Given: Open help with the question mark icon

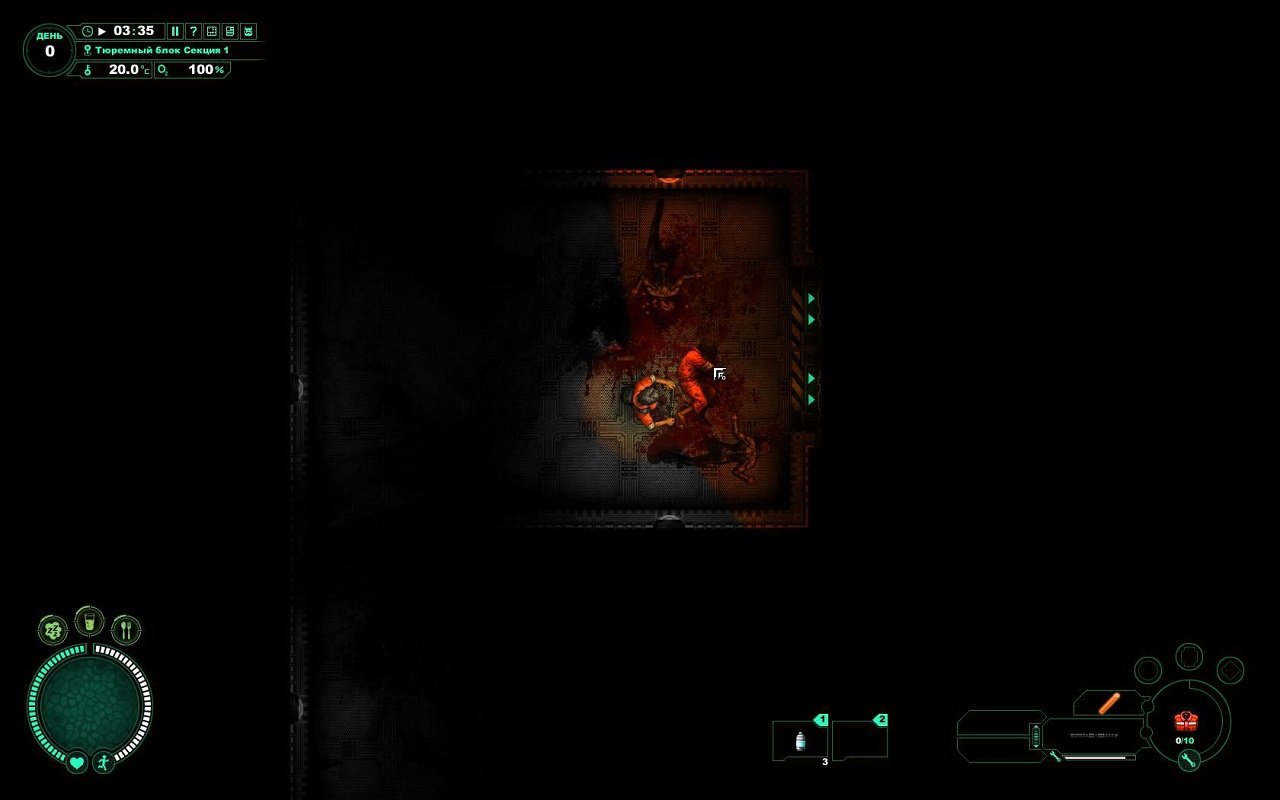Looking at the screenshot, I should (x=192, y=31).
